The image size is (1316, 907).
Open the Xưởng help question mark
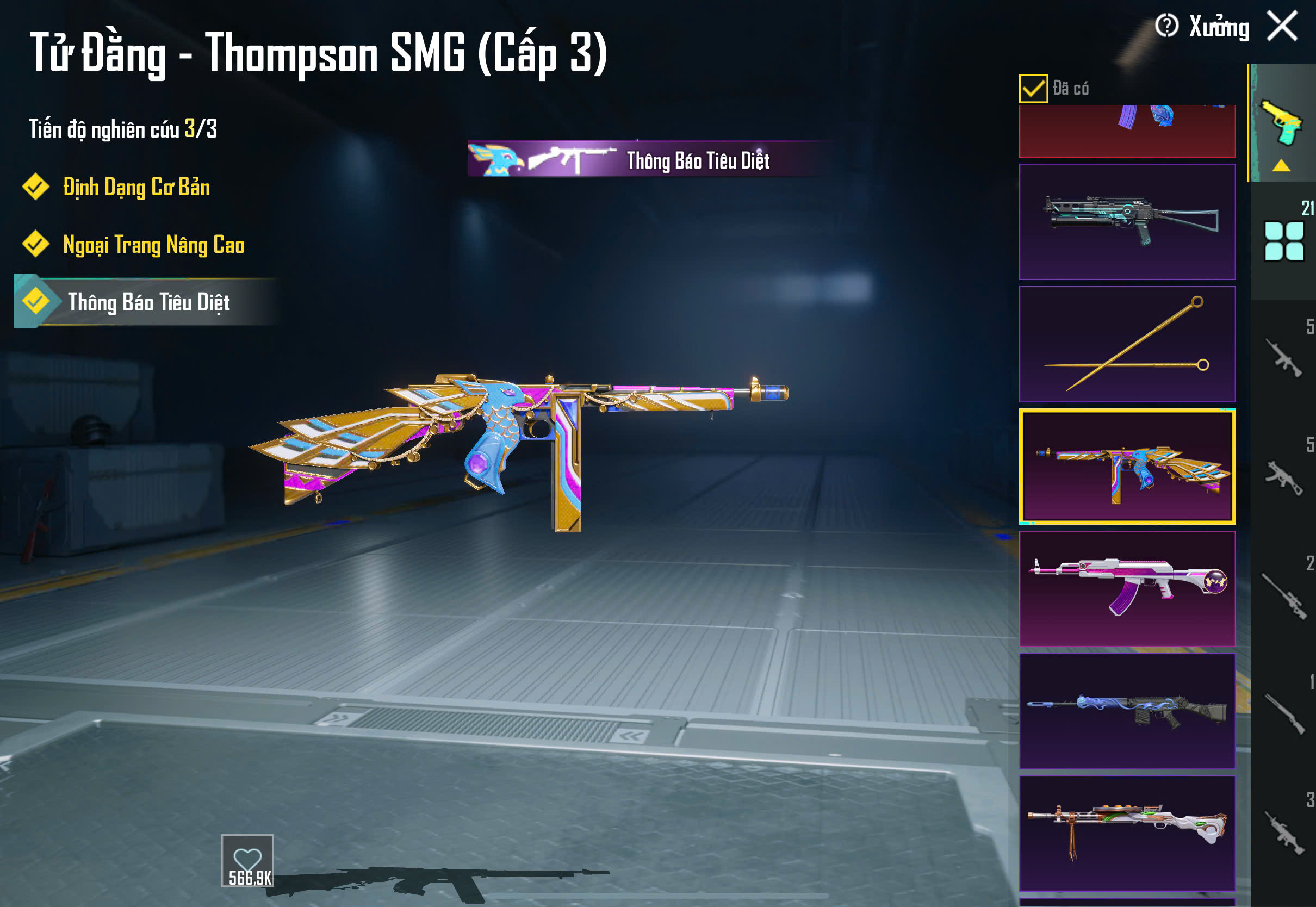click(x=1166, y=26)
